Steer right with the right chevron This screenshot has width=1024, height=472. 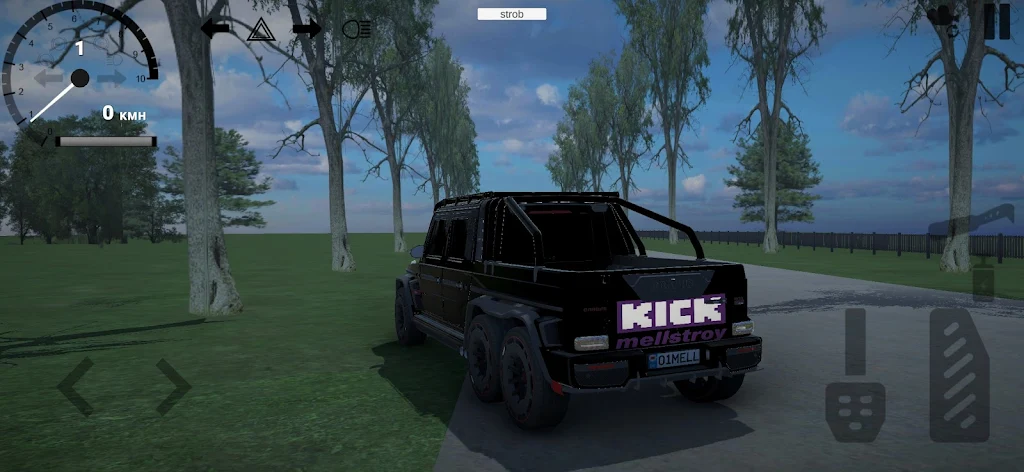point(172,386)
